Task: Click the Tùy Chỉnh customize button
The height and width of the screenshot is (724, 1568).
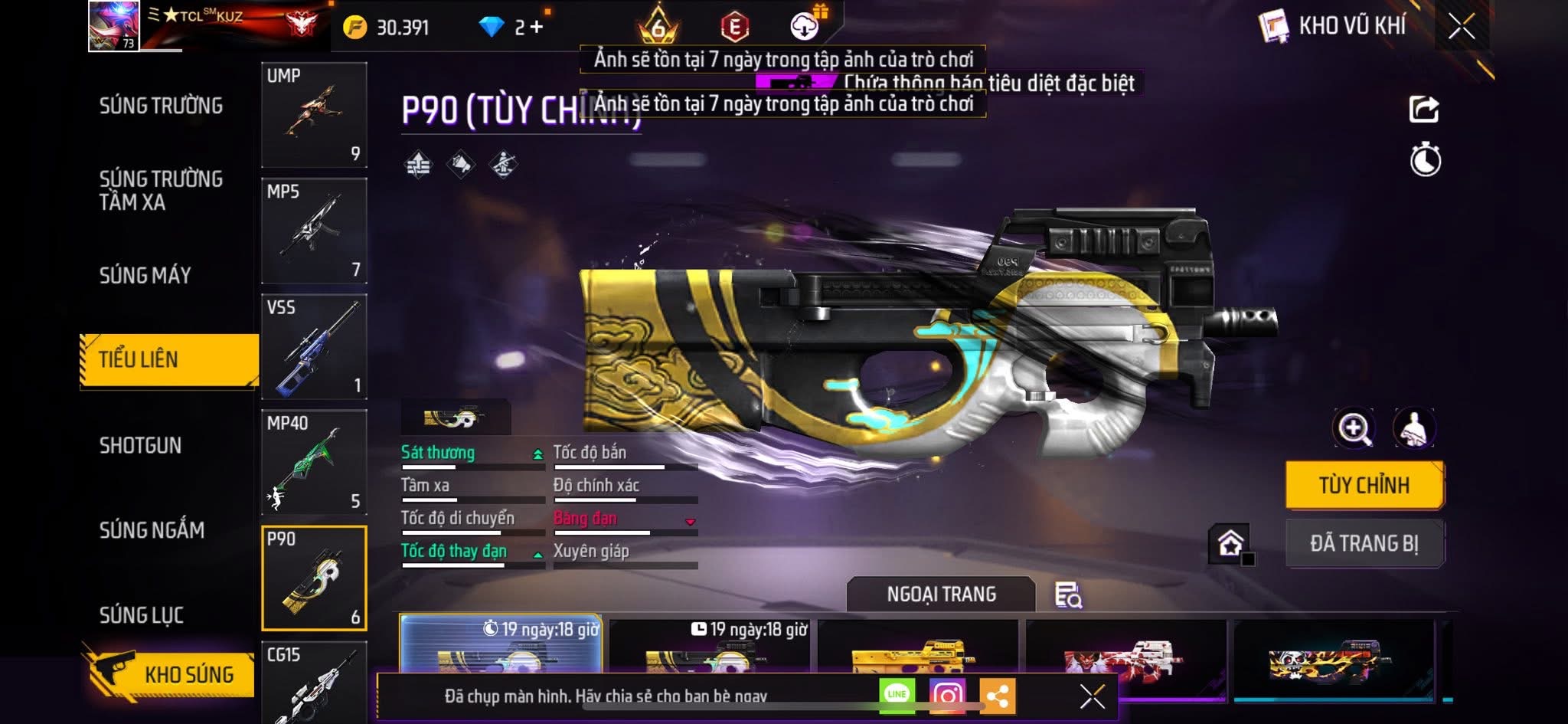Action: (1364, 485)
